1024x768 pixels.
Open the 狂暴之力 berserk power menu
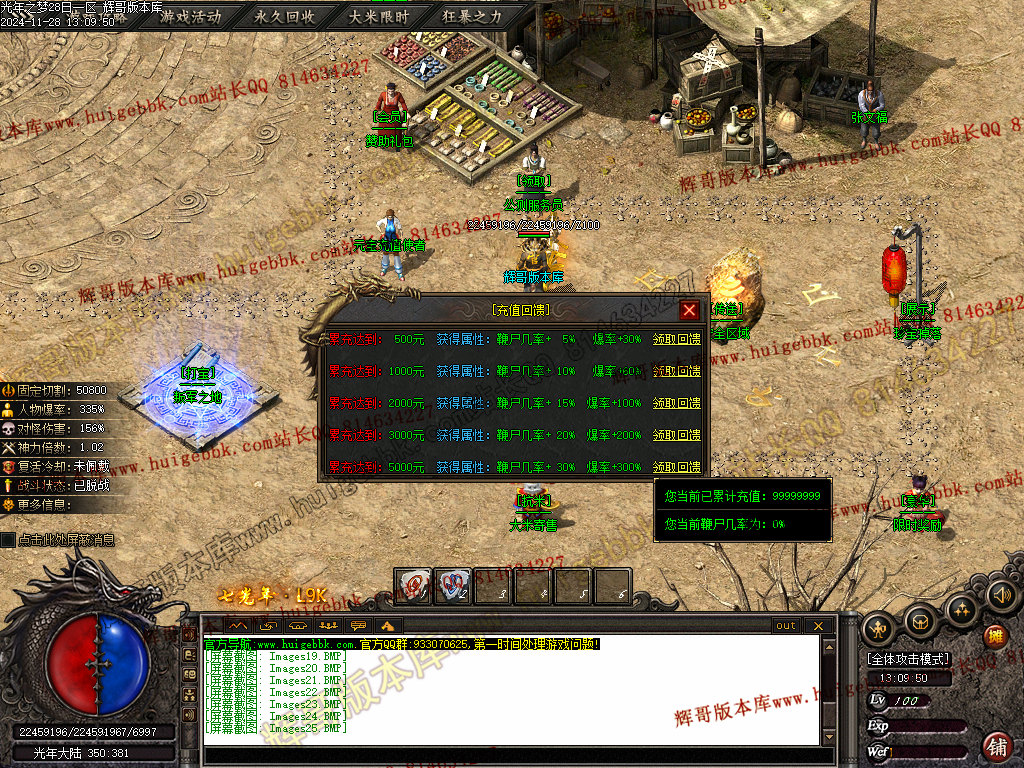[473, 17]
